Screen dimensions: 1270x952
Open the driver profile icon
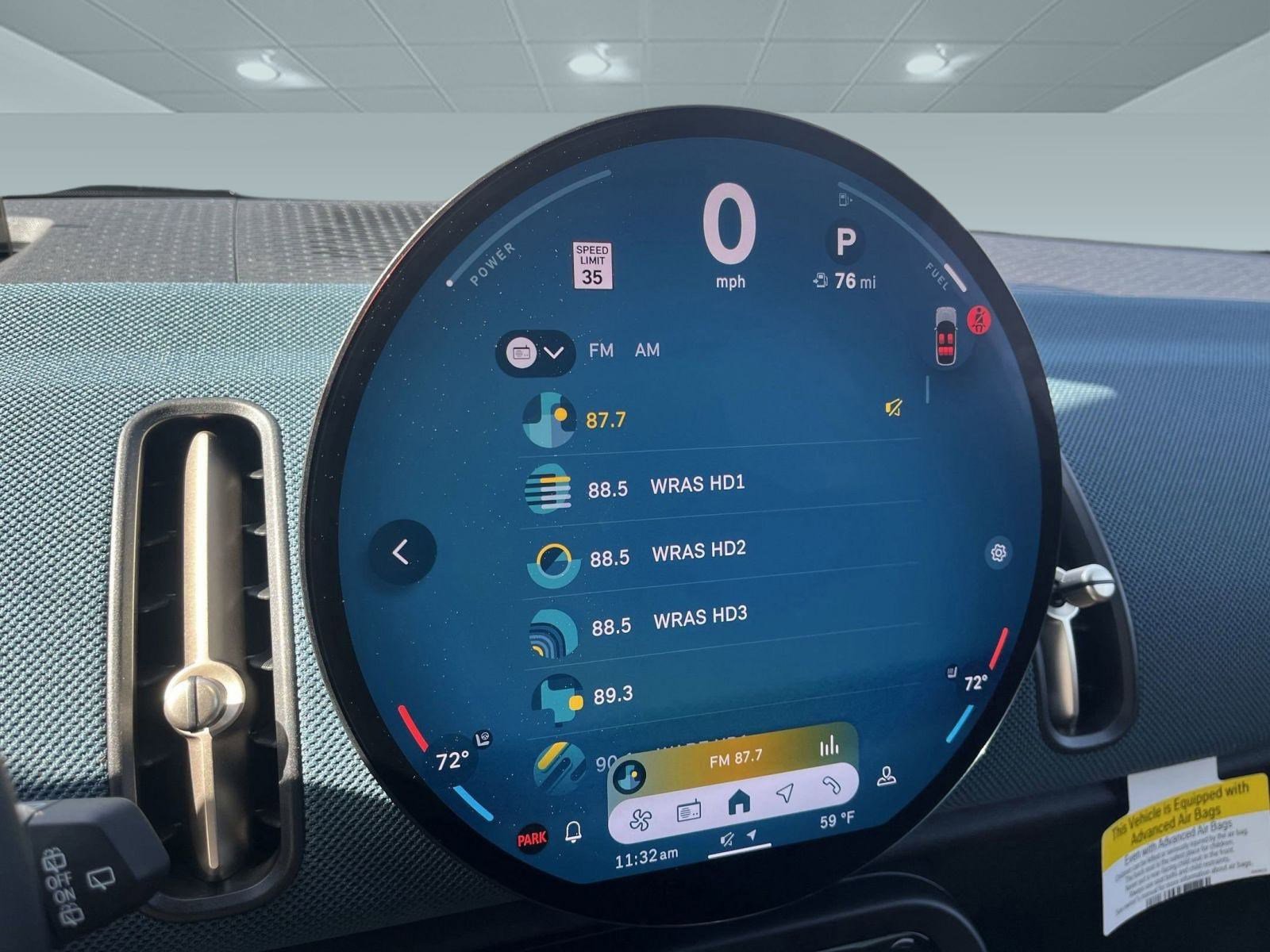click(x=887, y=777)
